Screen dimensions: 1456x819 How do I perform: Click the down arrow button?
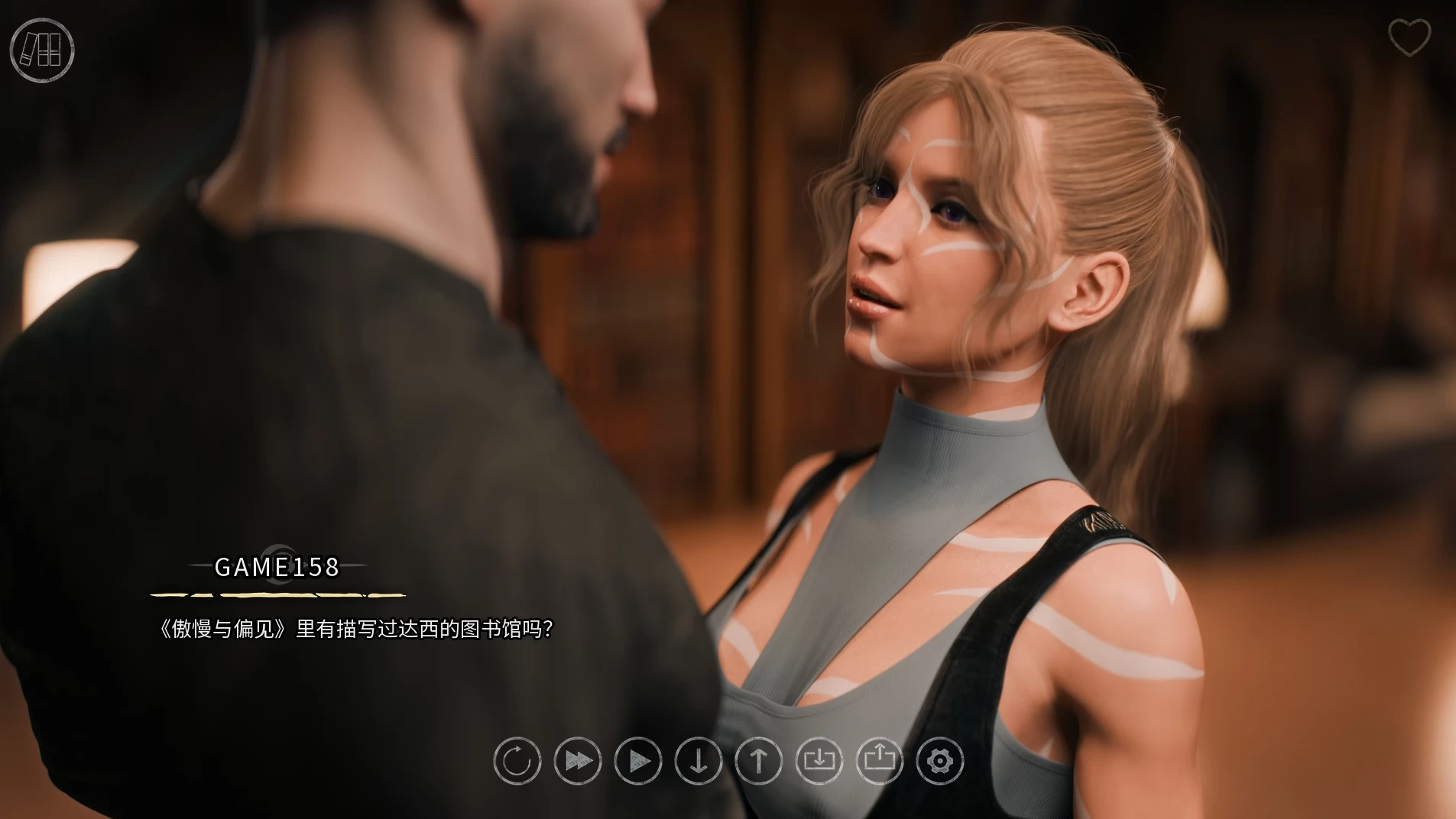pos(699,761)
